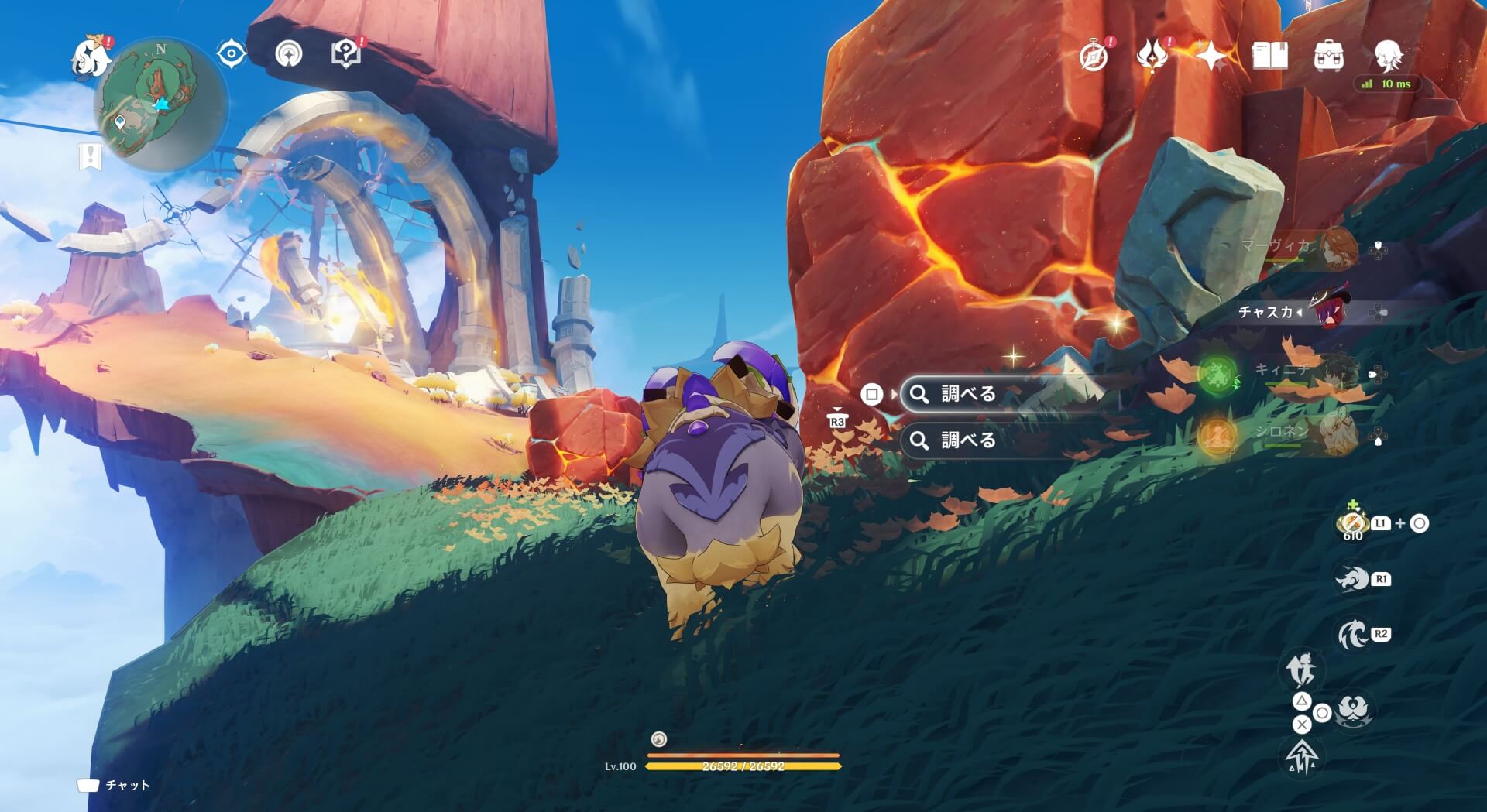Open the character head profile icon
This screenshot has height=812, width=1487.
(1388, 56)
